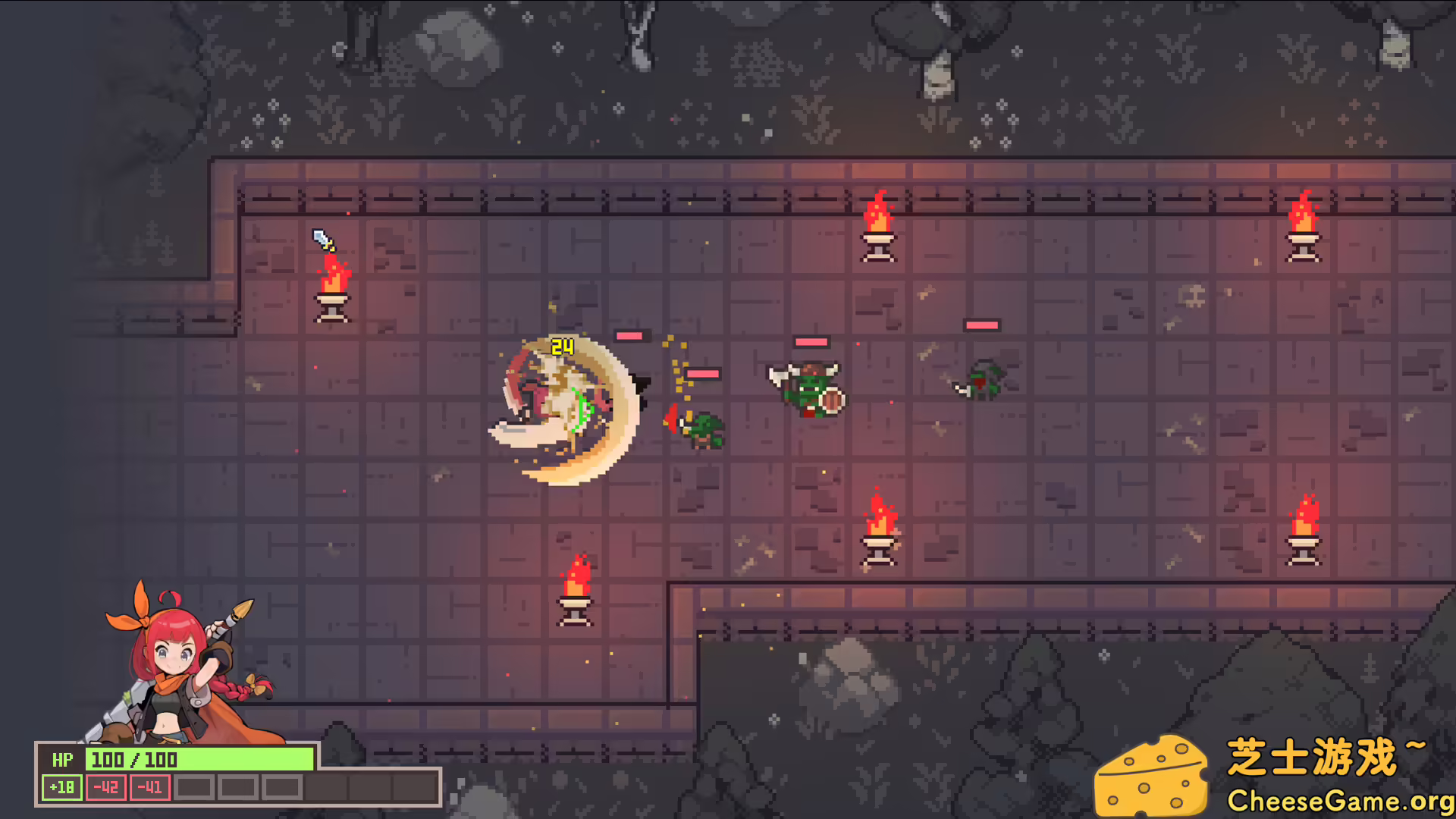
Task: Click the red -42 damage entry
Action: tap(106, 787)
